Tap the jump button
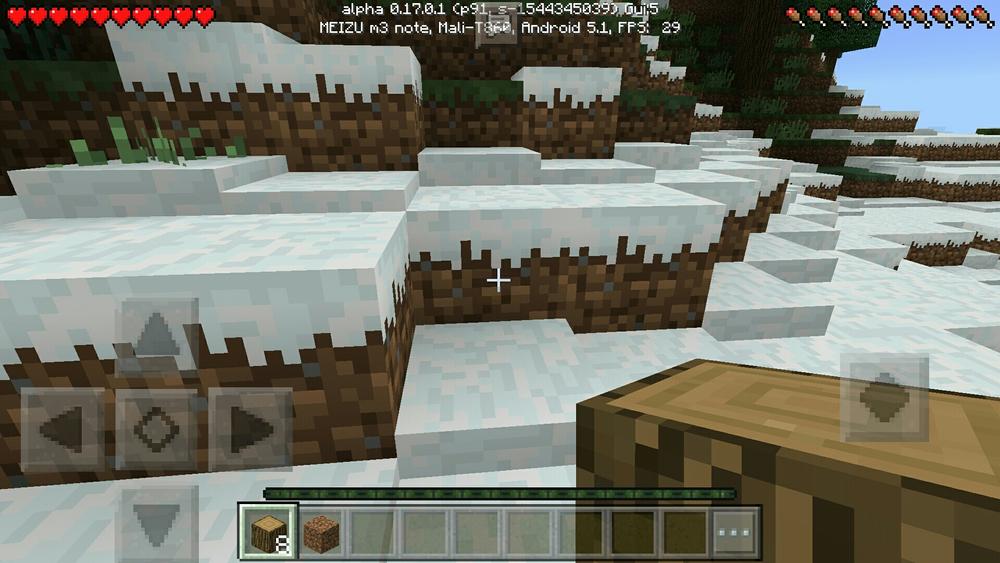1000x563 pixels. click(x=884, y=398)
